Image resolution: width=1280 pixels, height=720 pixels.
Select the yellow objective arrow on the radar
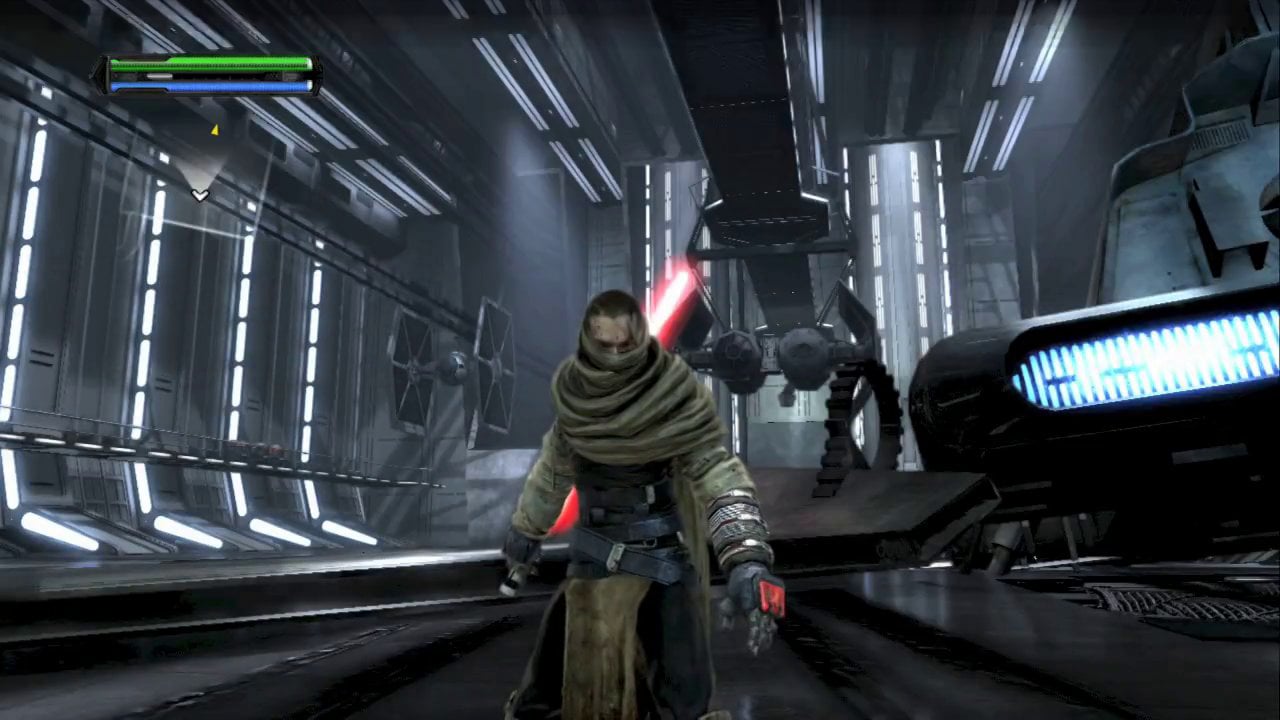tap(214, 129)
